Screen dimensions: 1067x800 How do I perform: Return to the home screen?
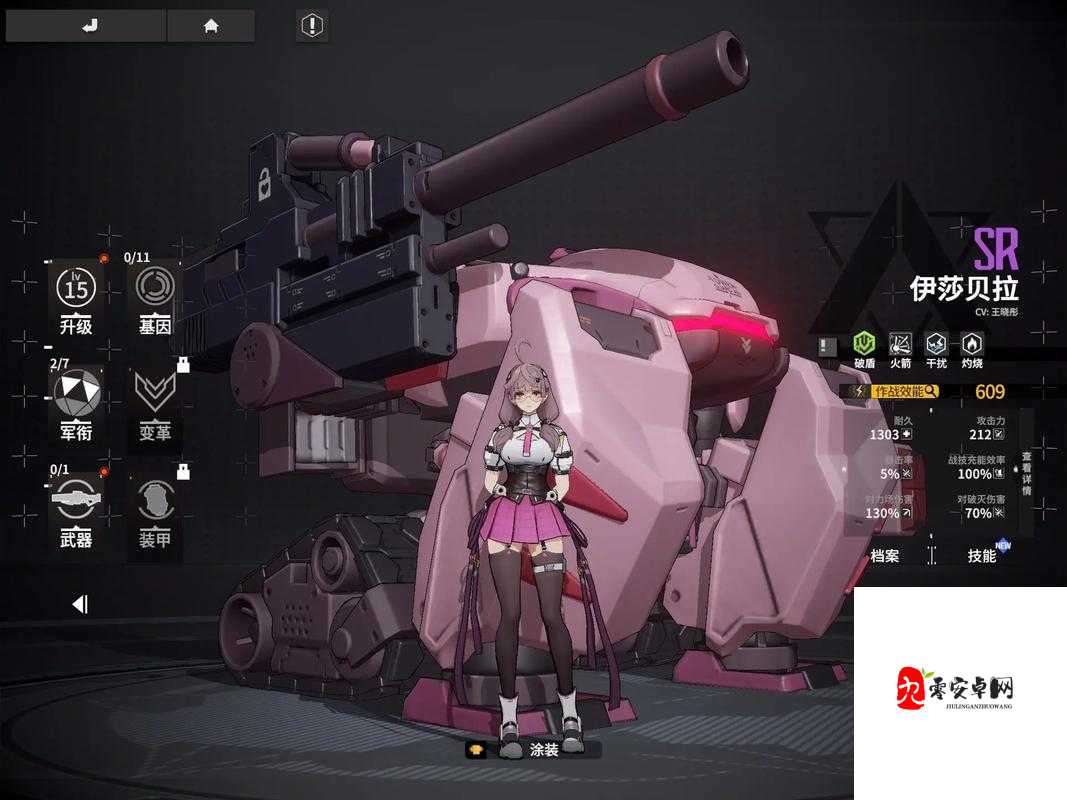[x=211, y=26]
